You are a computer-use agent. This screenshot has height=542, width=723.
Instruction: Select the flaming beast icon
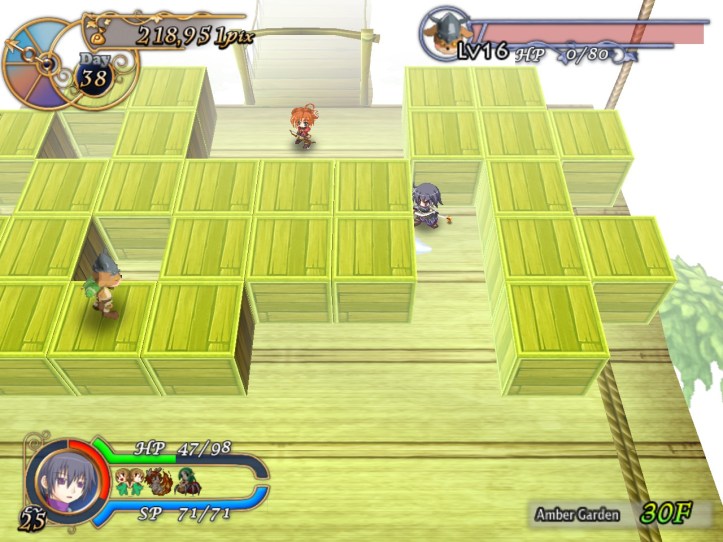(159, 482)
